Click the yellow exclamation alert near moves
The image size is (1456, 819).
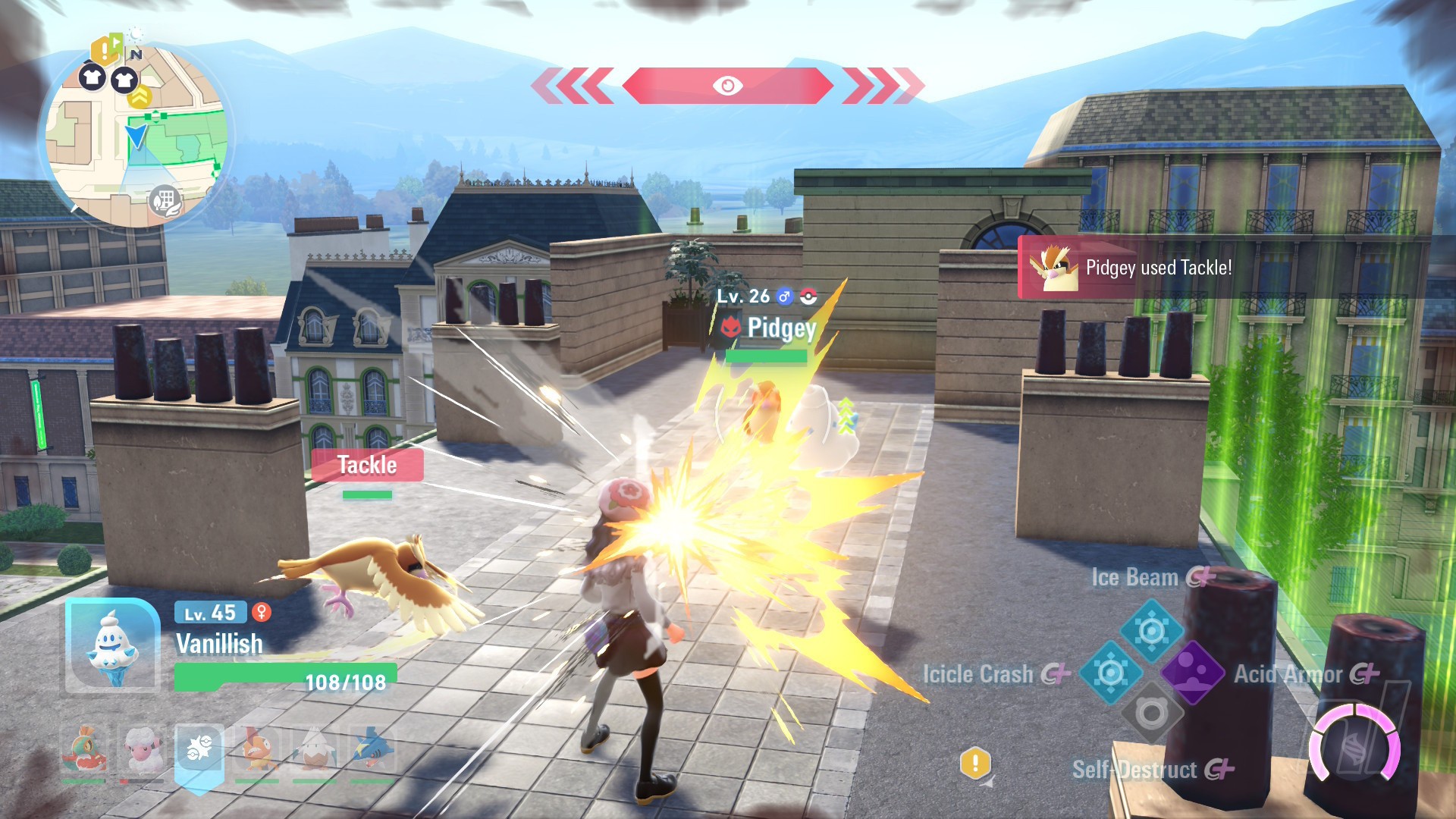point(975,763)
